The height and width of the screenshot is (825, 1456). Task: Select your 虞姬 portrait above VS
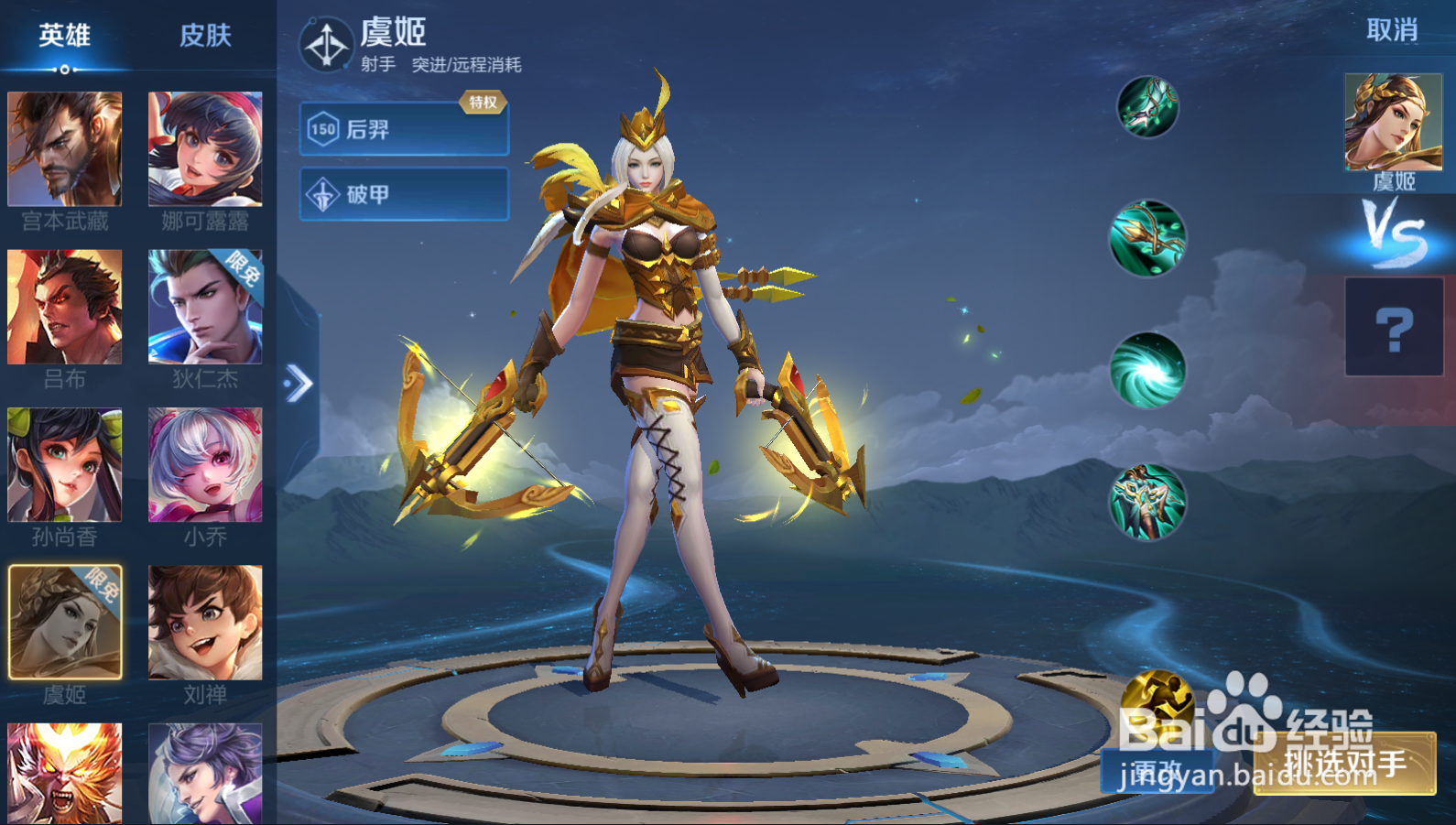(1393, 123)
